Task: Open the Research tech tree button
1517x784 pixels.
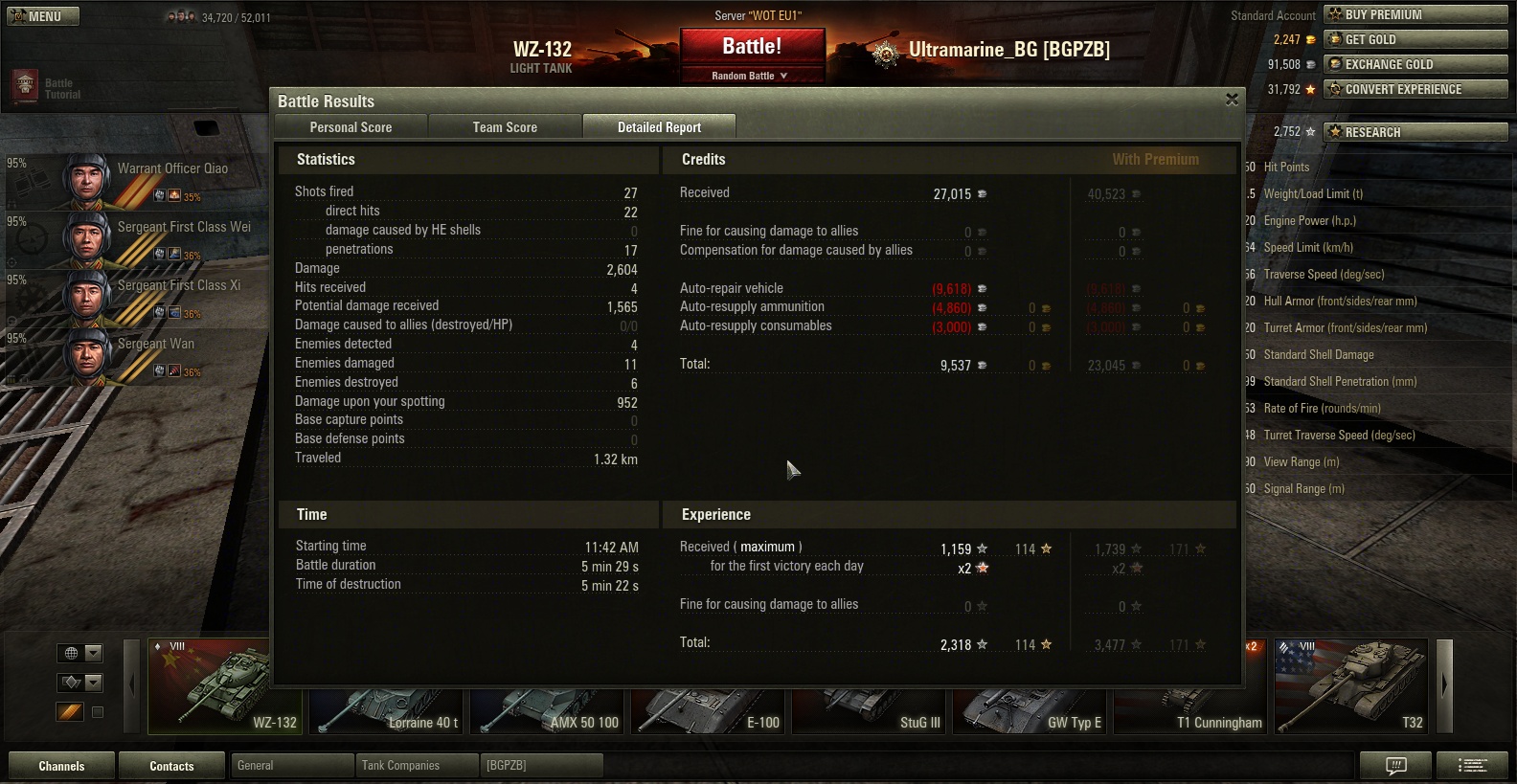Action: tap(1415, 132)
